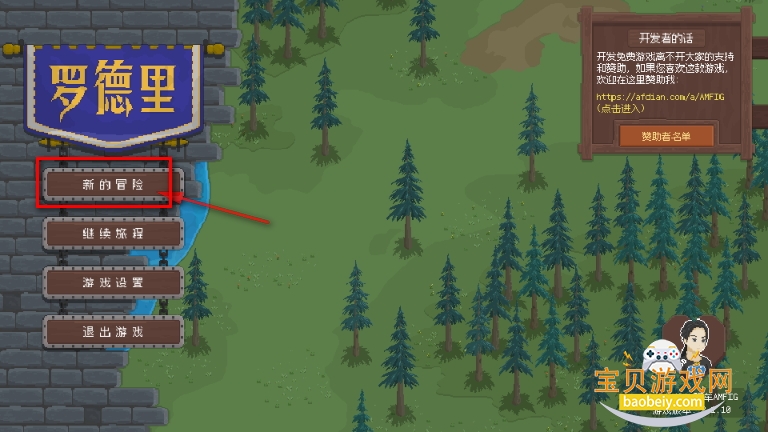Show the 赞助者名单 sponsor list
768x432 pixels.
666,135
